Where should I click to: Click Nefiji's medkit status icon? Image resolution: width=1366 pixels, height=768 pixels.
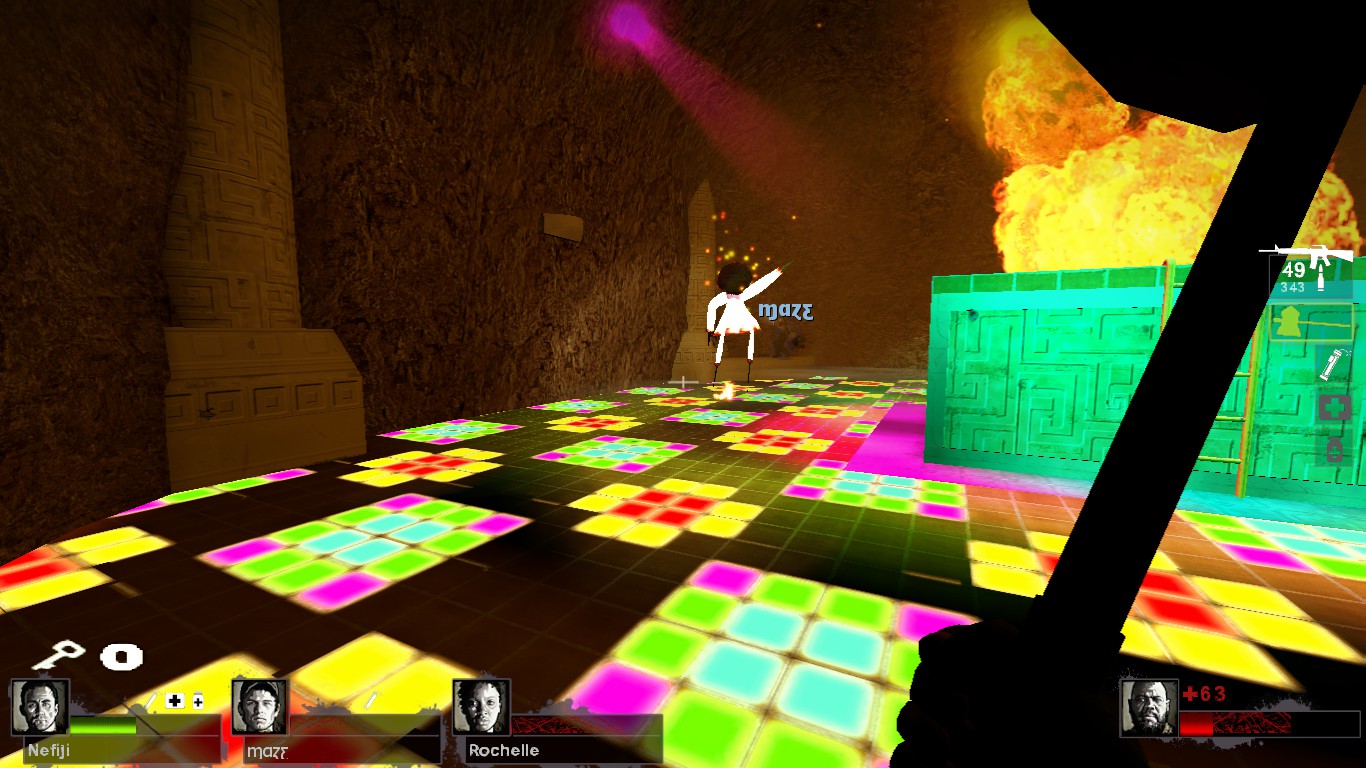click(x=175, y=702)
